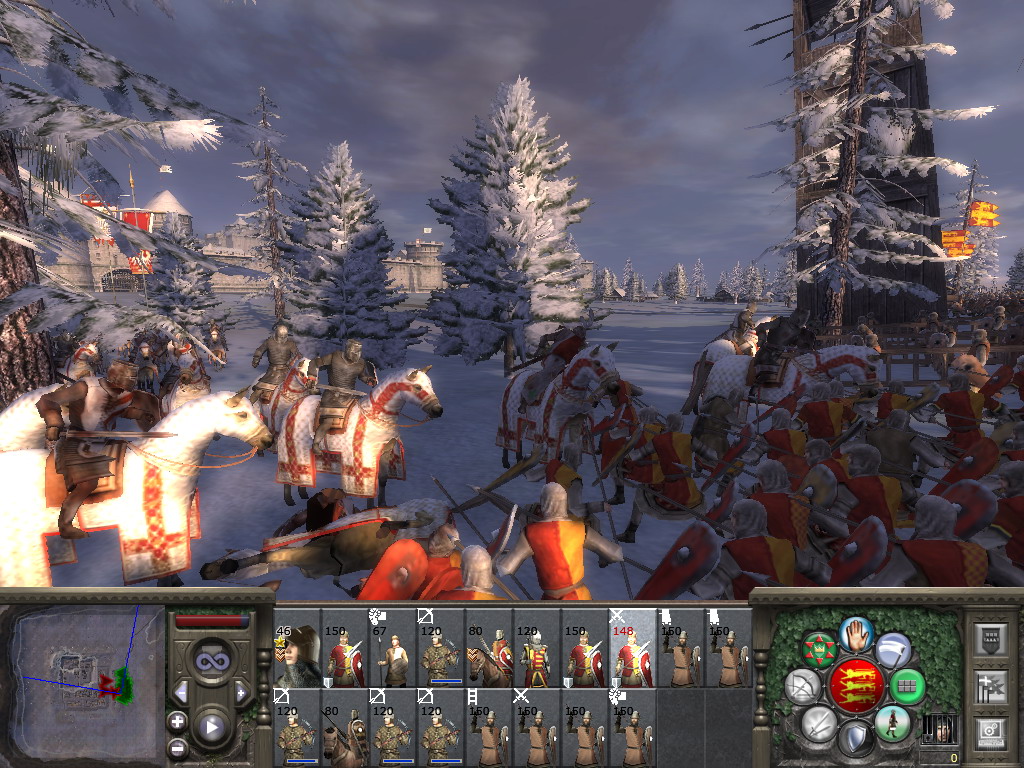
Task: Open the green group formations button
Action: 908,686
